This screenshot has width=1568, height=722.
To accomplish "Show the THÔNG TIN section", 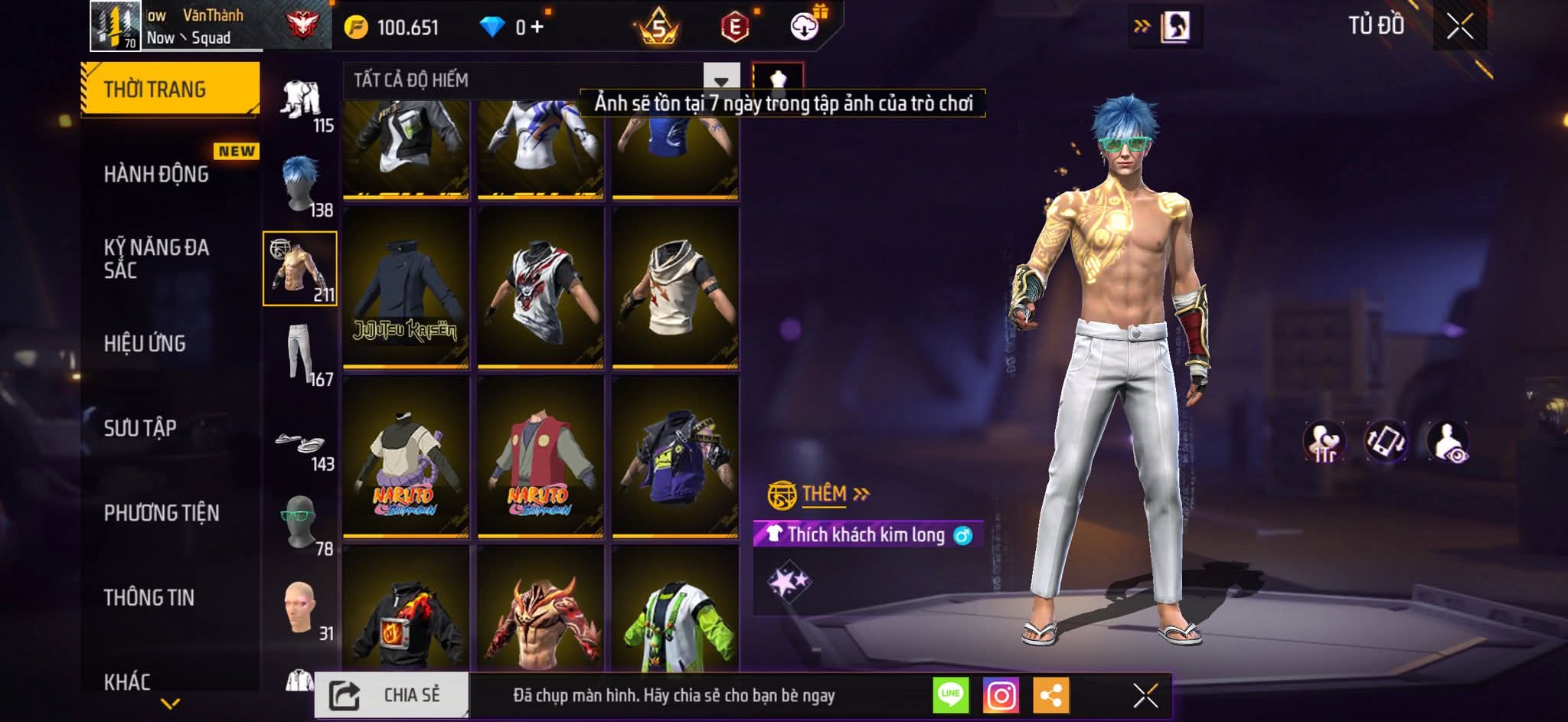I will coord(149,597).
